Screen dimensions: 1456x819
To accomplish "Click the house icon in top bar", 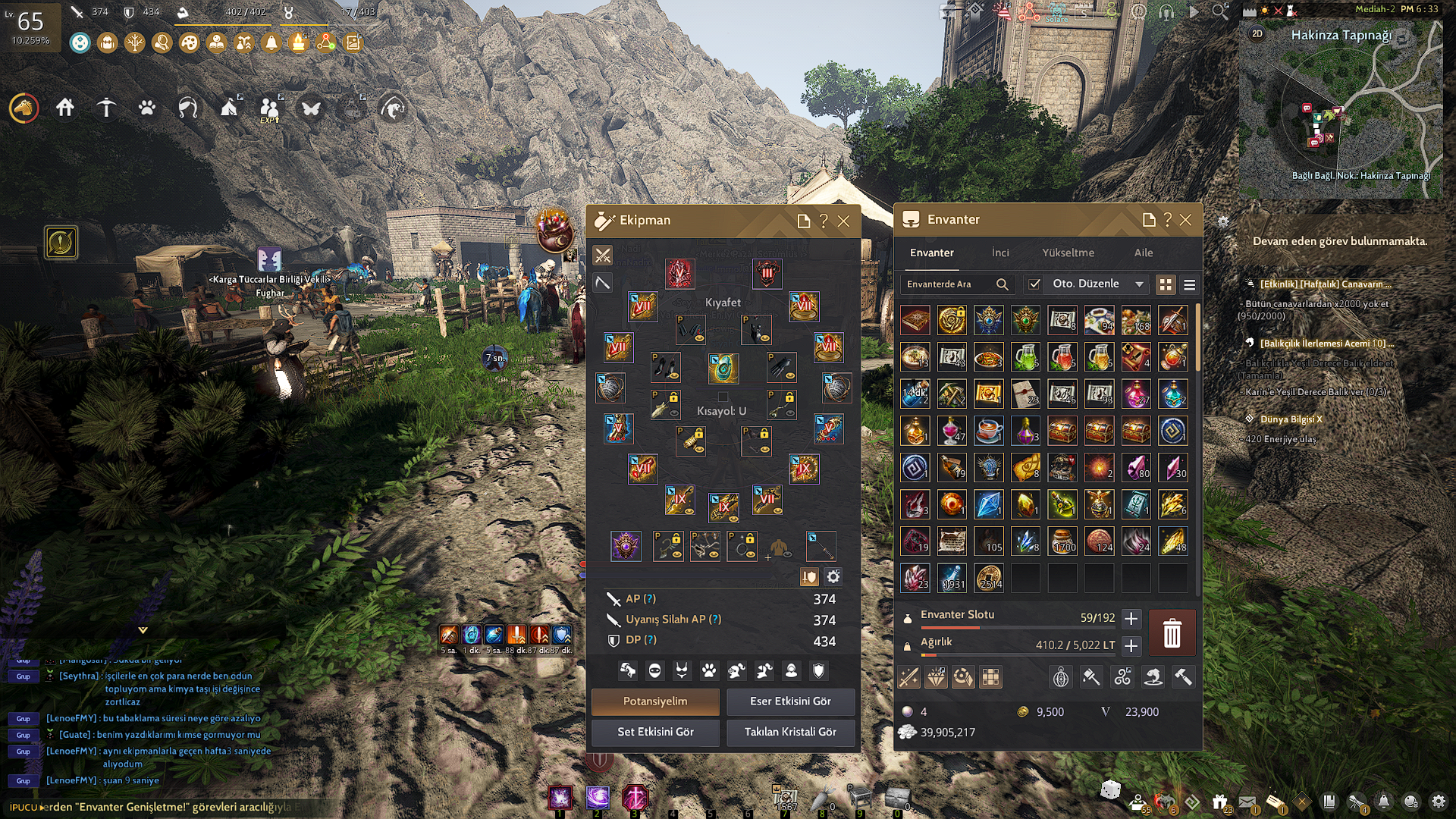I will click(x=65, y=108).
